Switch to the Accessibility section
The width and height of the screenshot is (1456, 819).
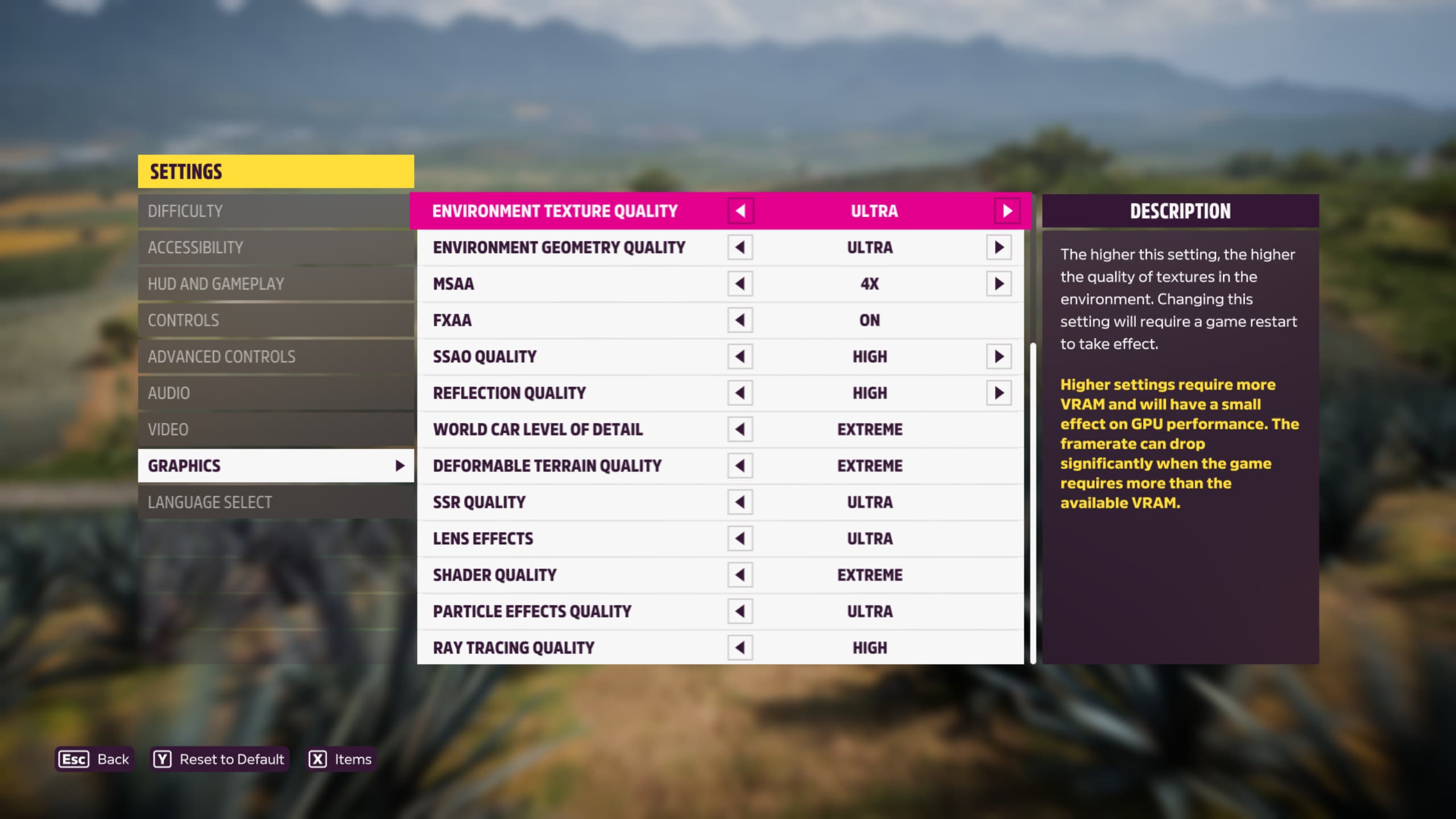[276, 247]
